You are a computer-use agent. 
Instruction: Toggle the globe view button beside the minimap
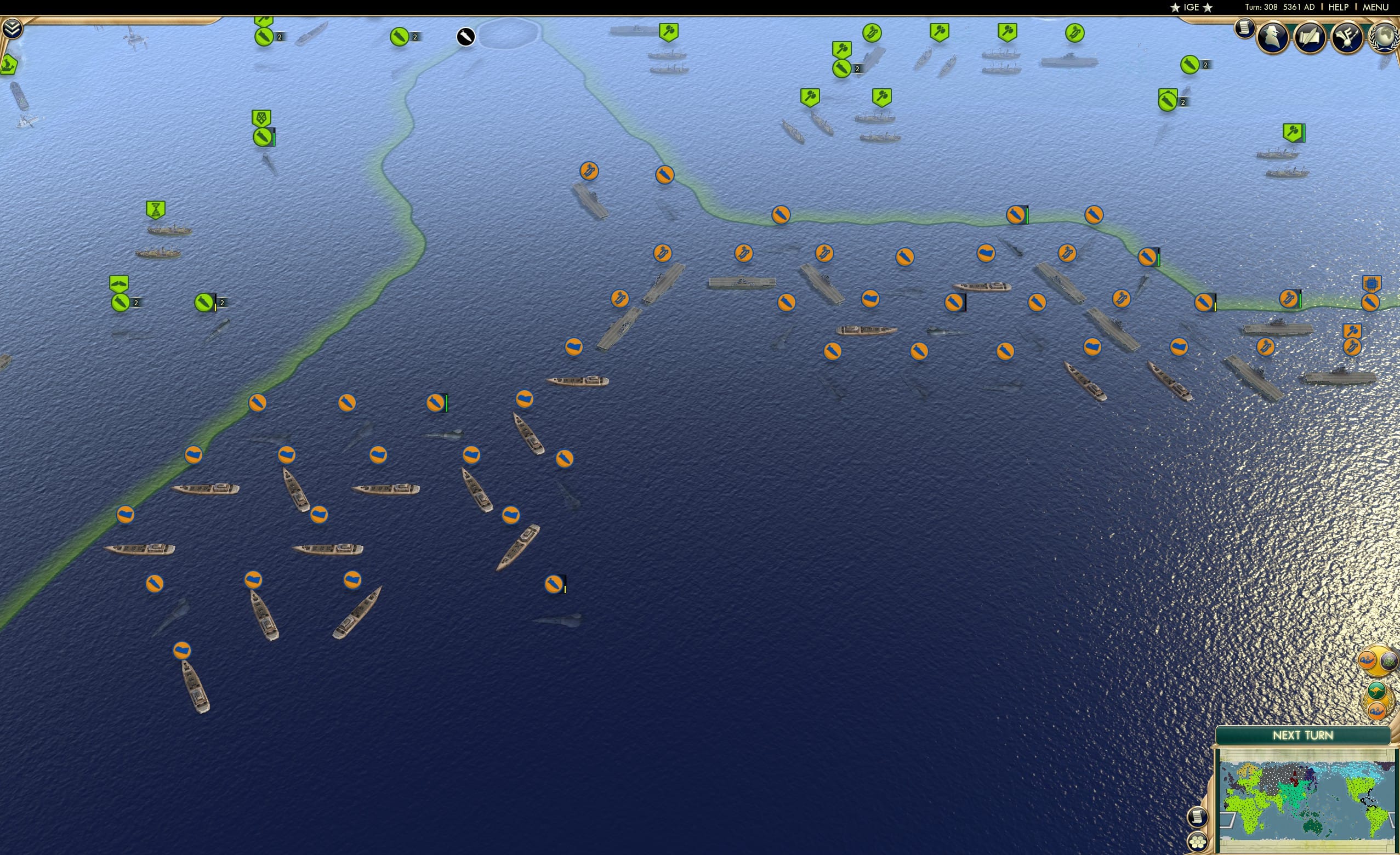[1389, 662]
